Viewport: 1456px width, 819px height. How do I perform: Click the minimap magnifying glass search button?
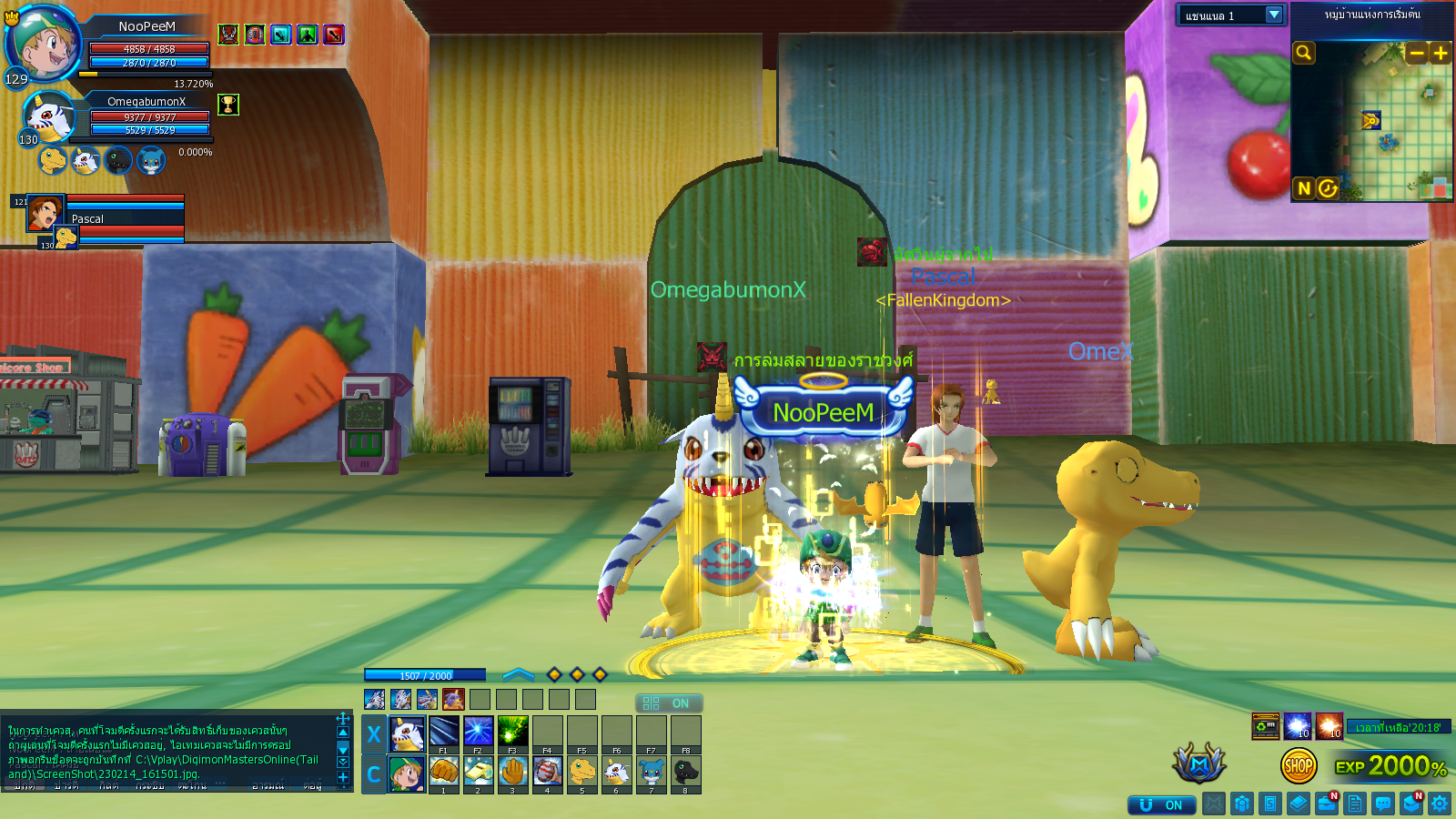1304,53
